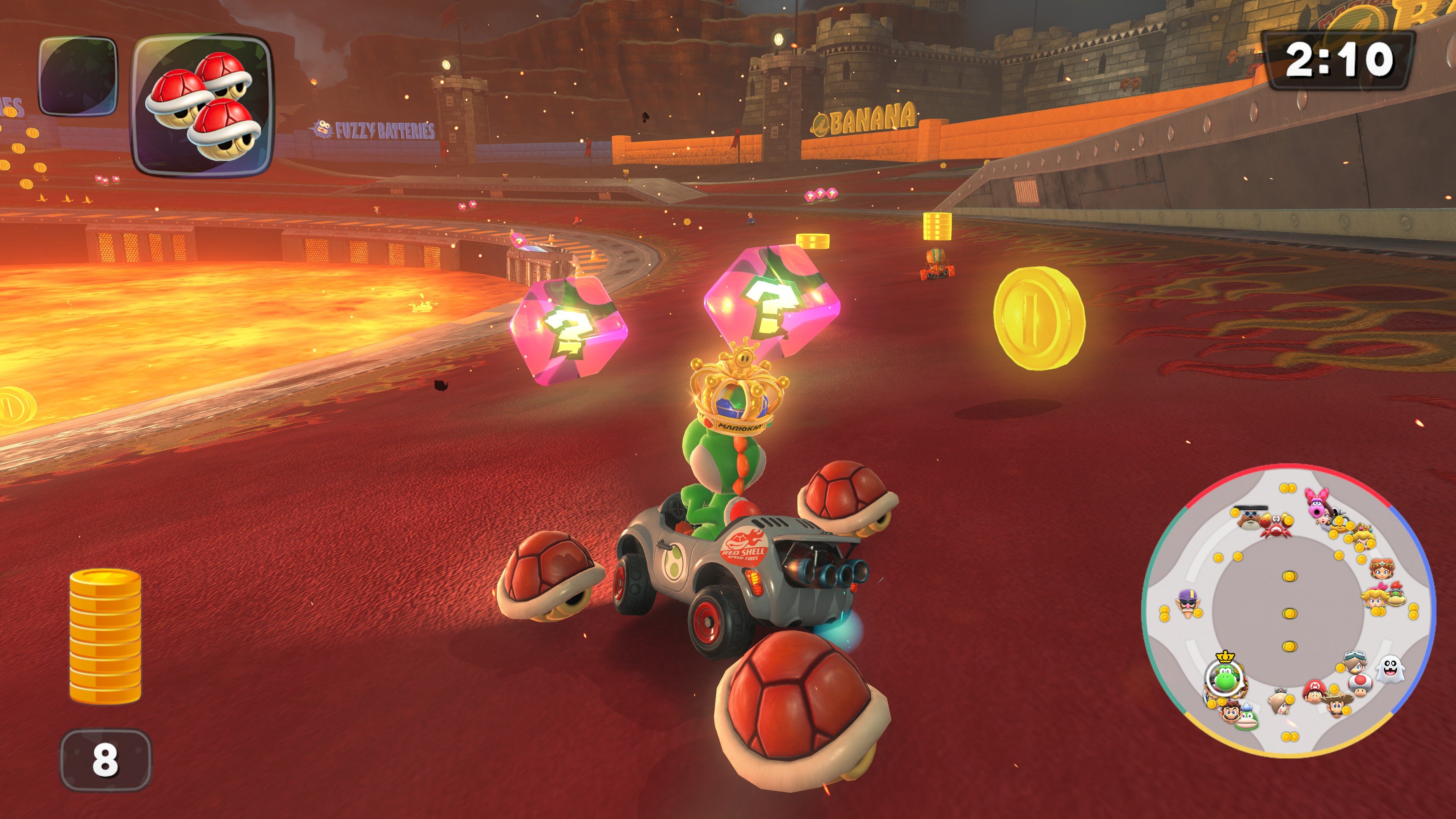1456x819 pixels.
Task: Select the triple red shells item slot
Action: coord(202,106)
